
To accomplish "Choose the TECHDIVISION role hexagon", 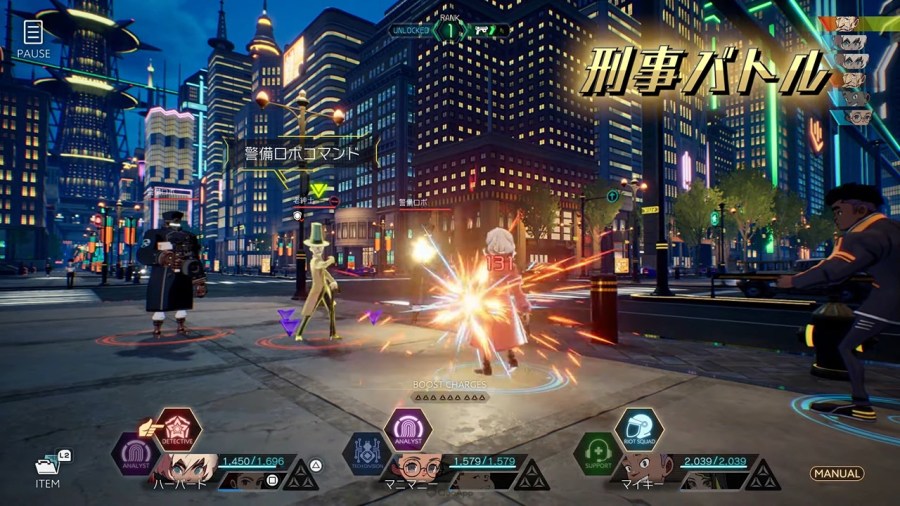I will (366, 453).
